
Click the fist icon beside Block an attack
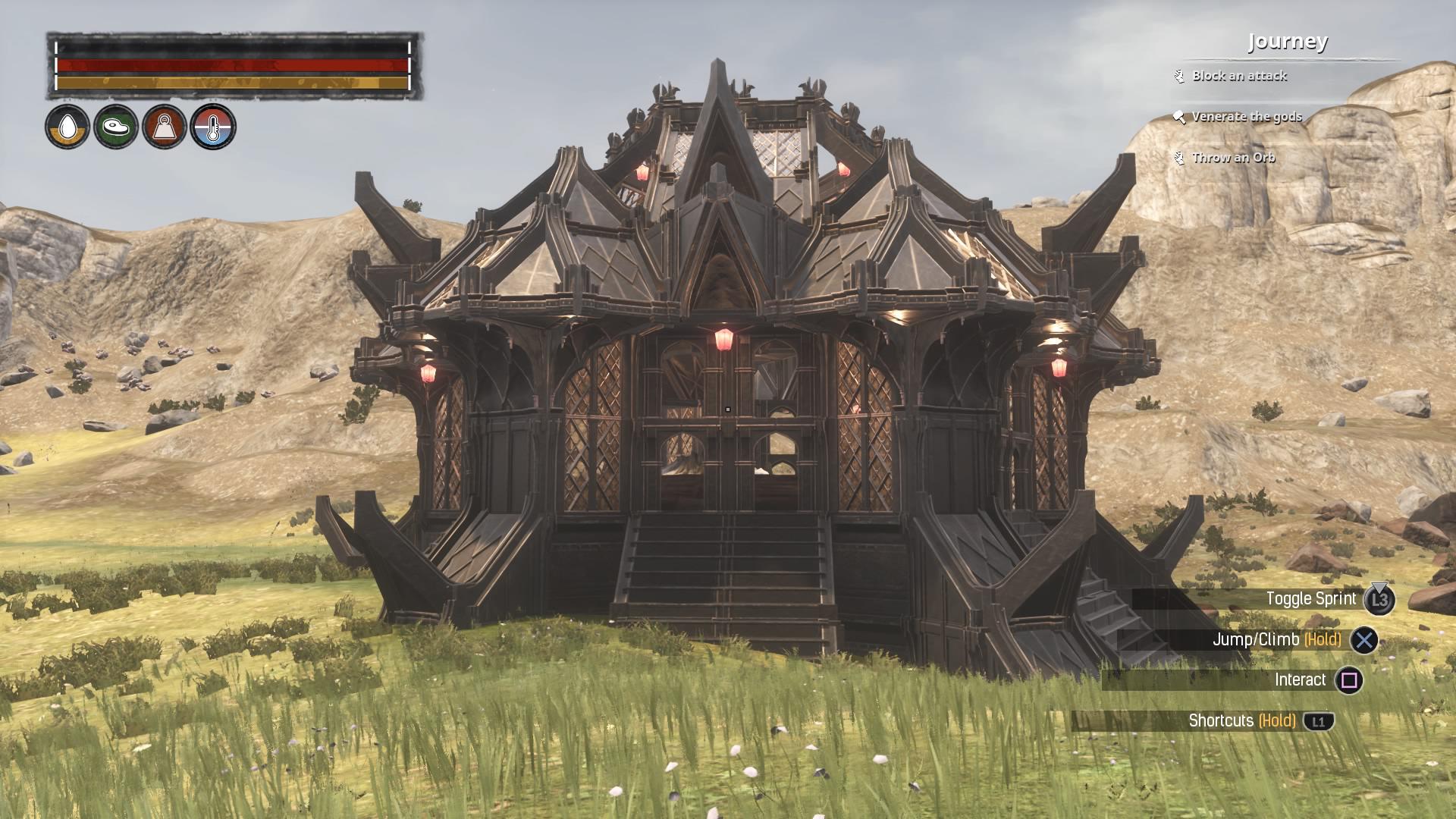coord(1178,76)
